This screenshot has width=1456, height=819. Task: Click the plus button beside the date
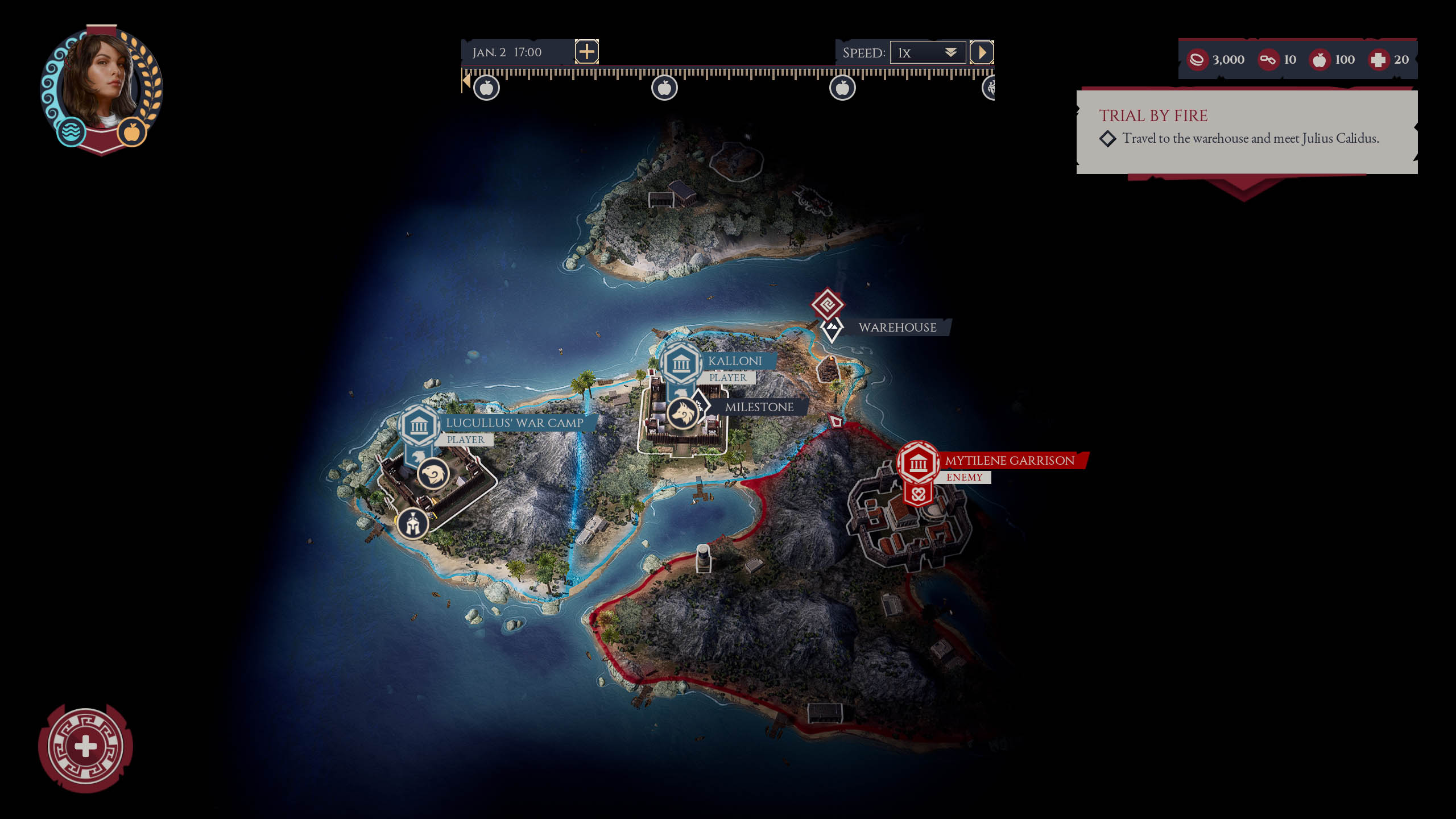coord(586,52)
